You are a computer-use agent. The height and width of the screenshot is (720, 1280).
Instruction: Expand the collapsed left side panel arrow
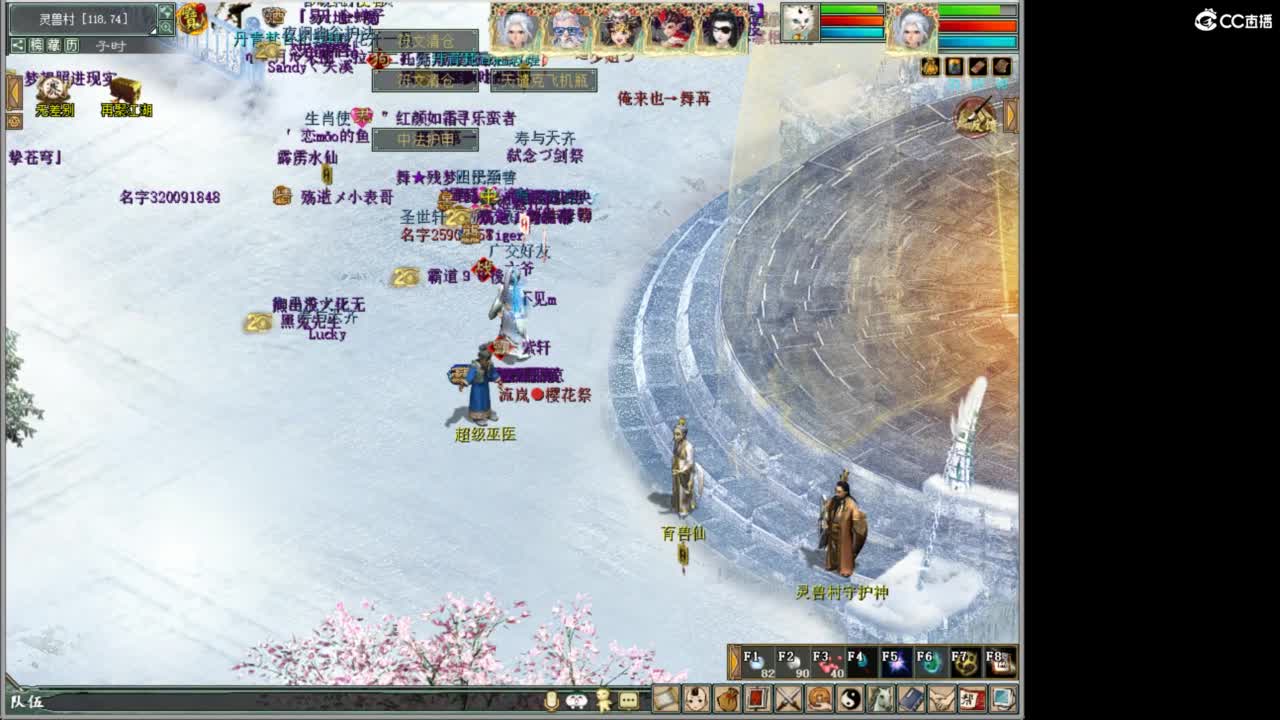tap(14, 92)
